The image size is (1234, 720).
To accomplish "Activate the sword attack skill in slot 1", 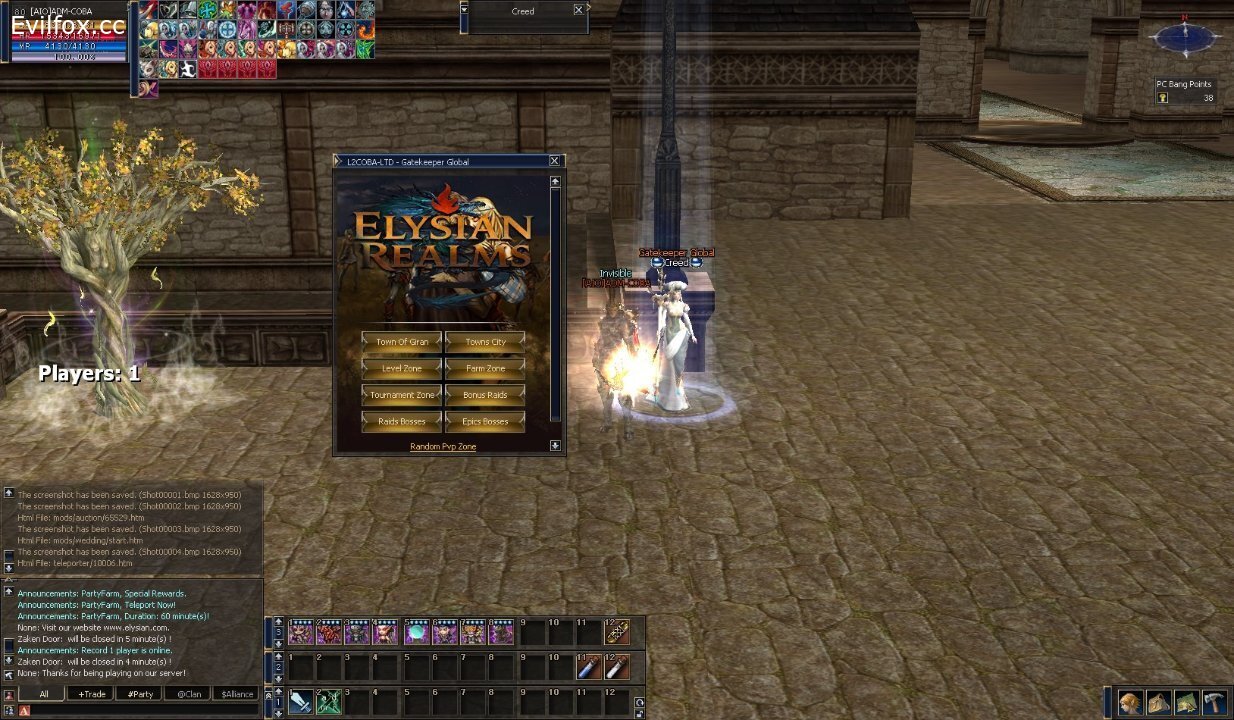I will click(x=300, y=702).
